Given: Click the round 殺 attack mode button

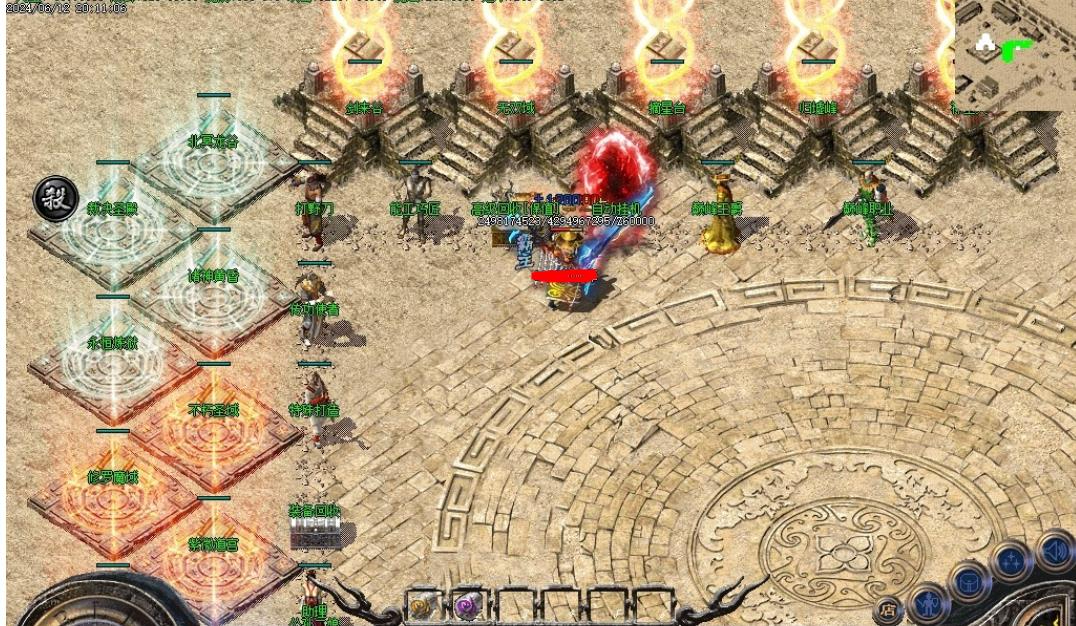Looking at the screenshot, I should tap(56, 198).
